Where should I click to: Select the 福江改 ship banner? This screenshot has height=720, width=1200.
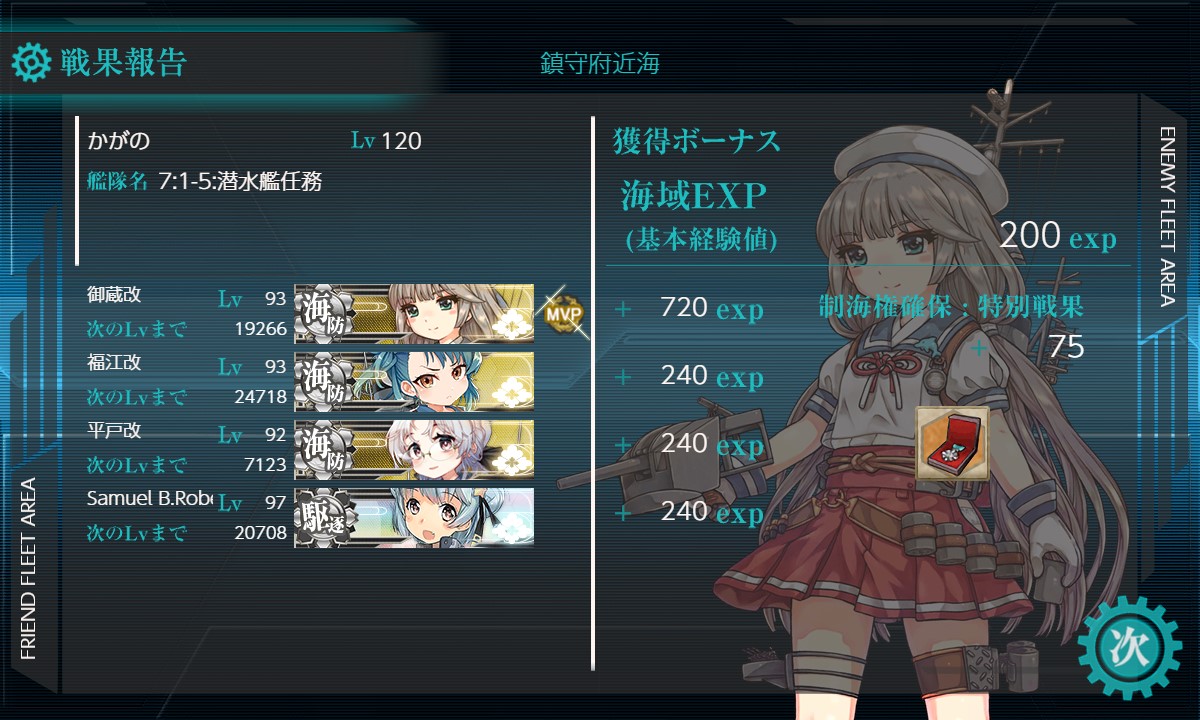(x=414, y=381)
